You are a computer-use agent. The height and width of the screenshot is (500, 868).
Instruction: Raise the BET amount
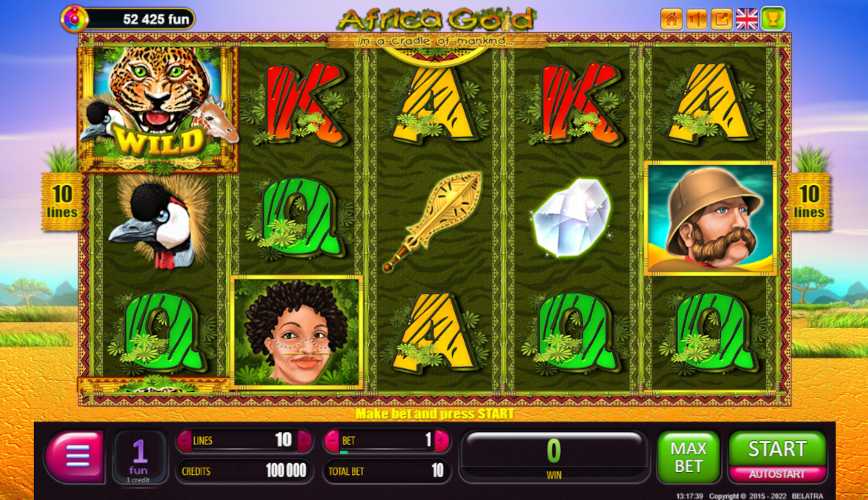[x=441, y=441]
